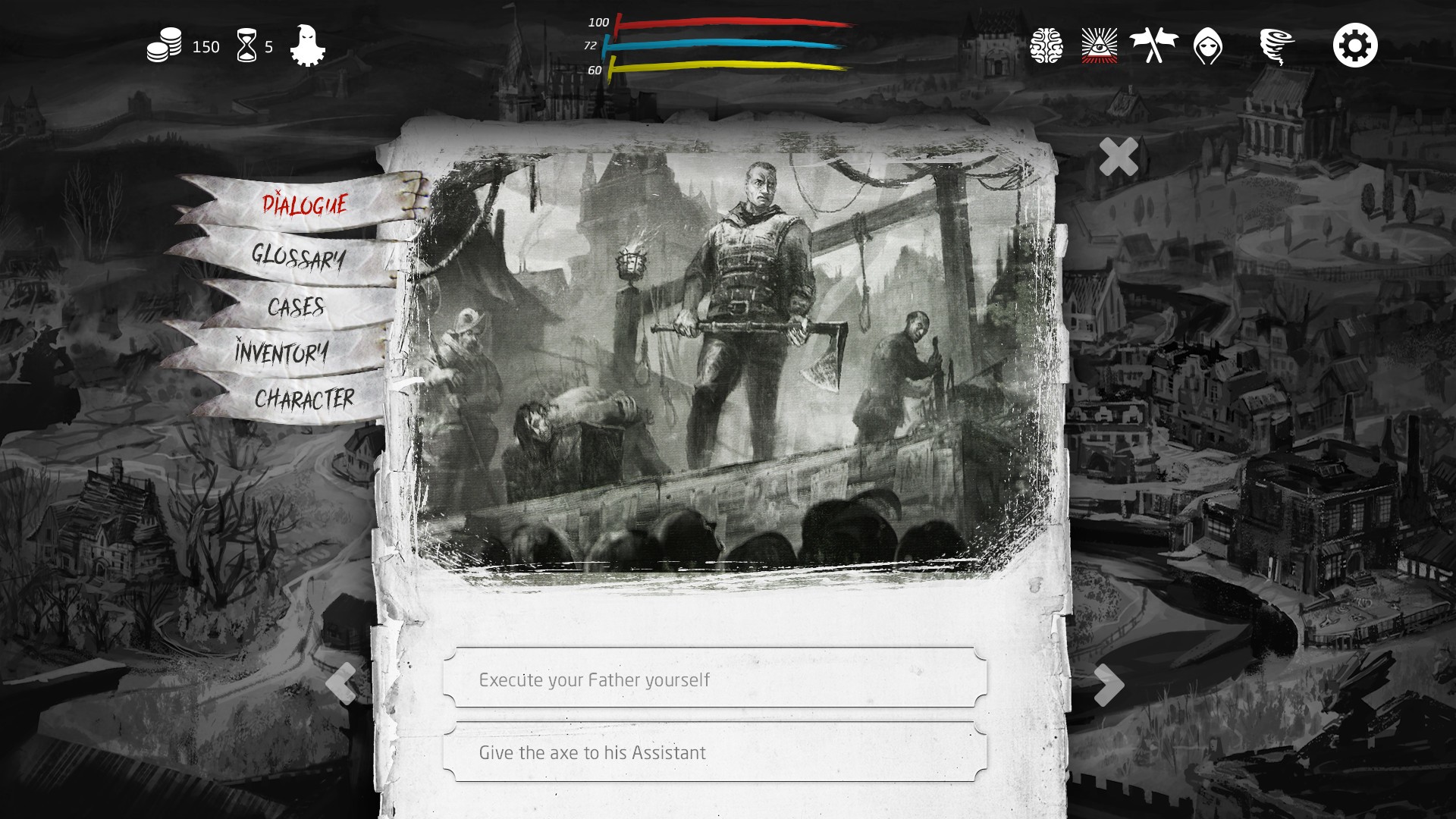Viewport: 1456px width, 819px height.
Task: Open the settings gear
Action: (x=1354, y=45)
